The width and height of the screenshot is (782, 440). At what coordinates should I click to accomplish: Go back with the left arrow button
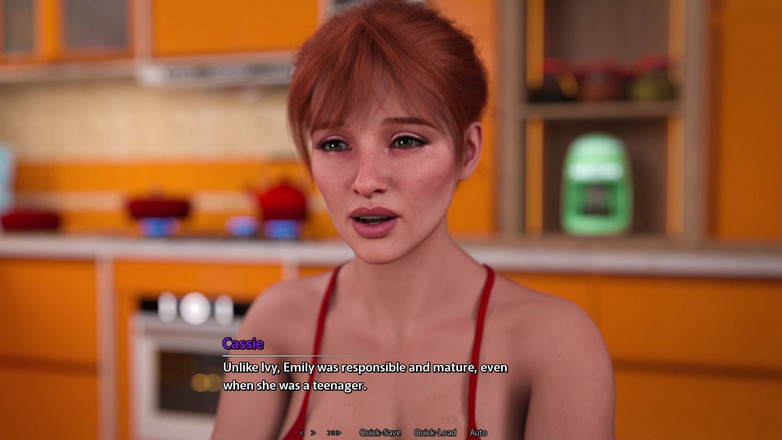(x=301, y=433)
